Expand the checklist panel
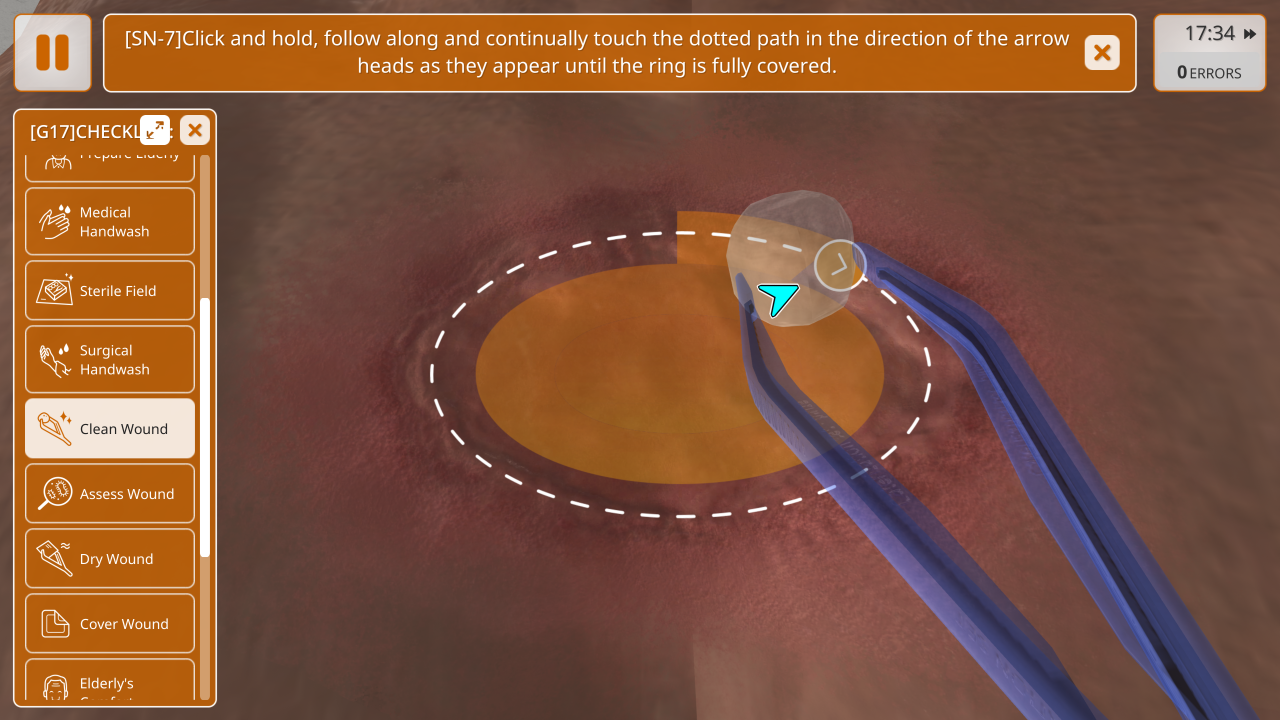The height and width of the screenshot is (720, 1280). [155, 130]
